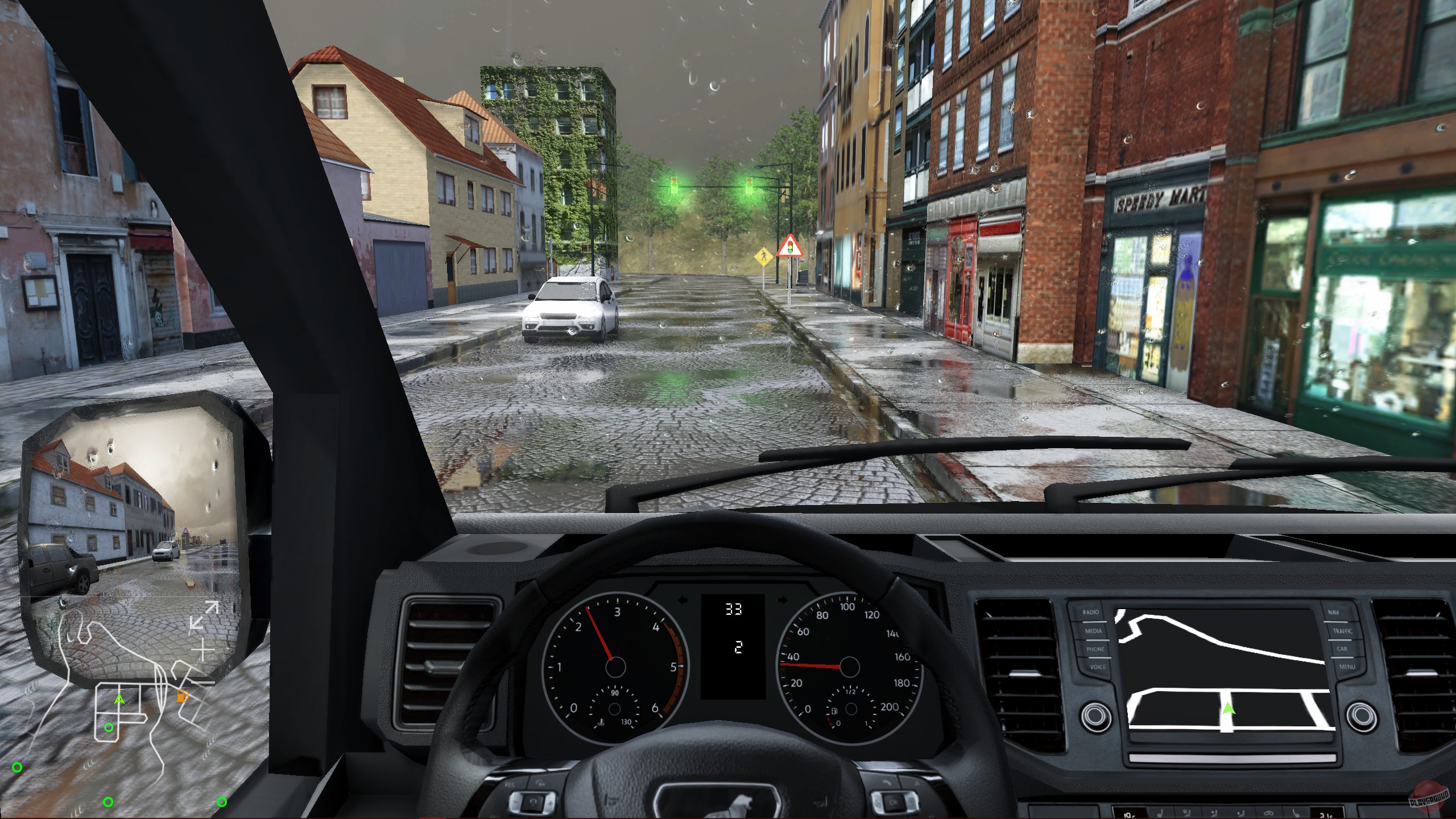Viewport: 1456px width, 819px height.
Task: Switch to the NAV tab
Action: [1334, 613]
